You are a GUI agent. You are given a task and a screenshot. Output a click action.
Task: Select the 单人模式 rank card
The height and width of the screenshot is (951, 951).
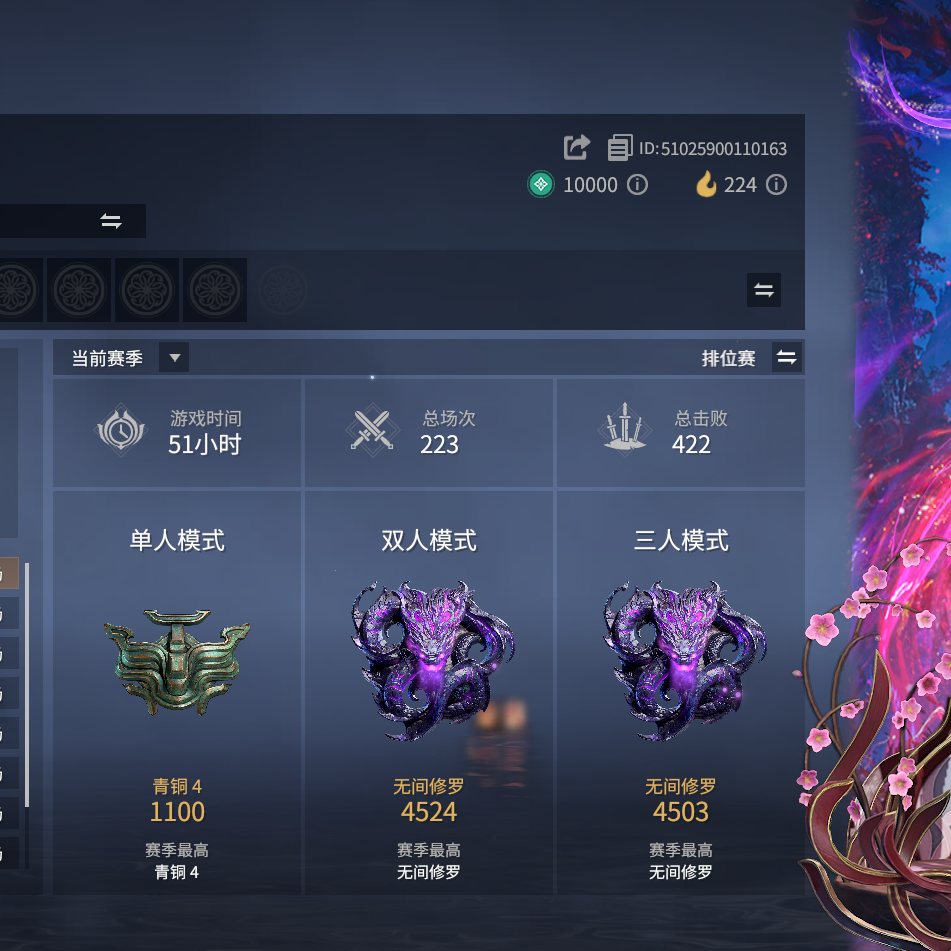[x=177, y=692]
